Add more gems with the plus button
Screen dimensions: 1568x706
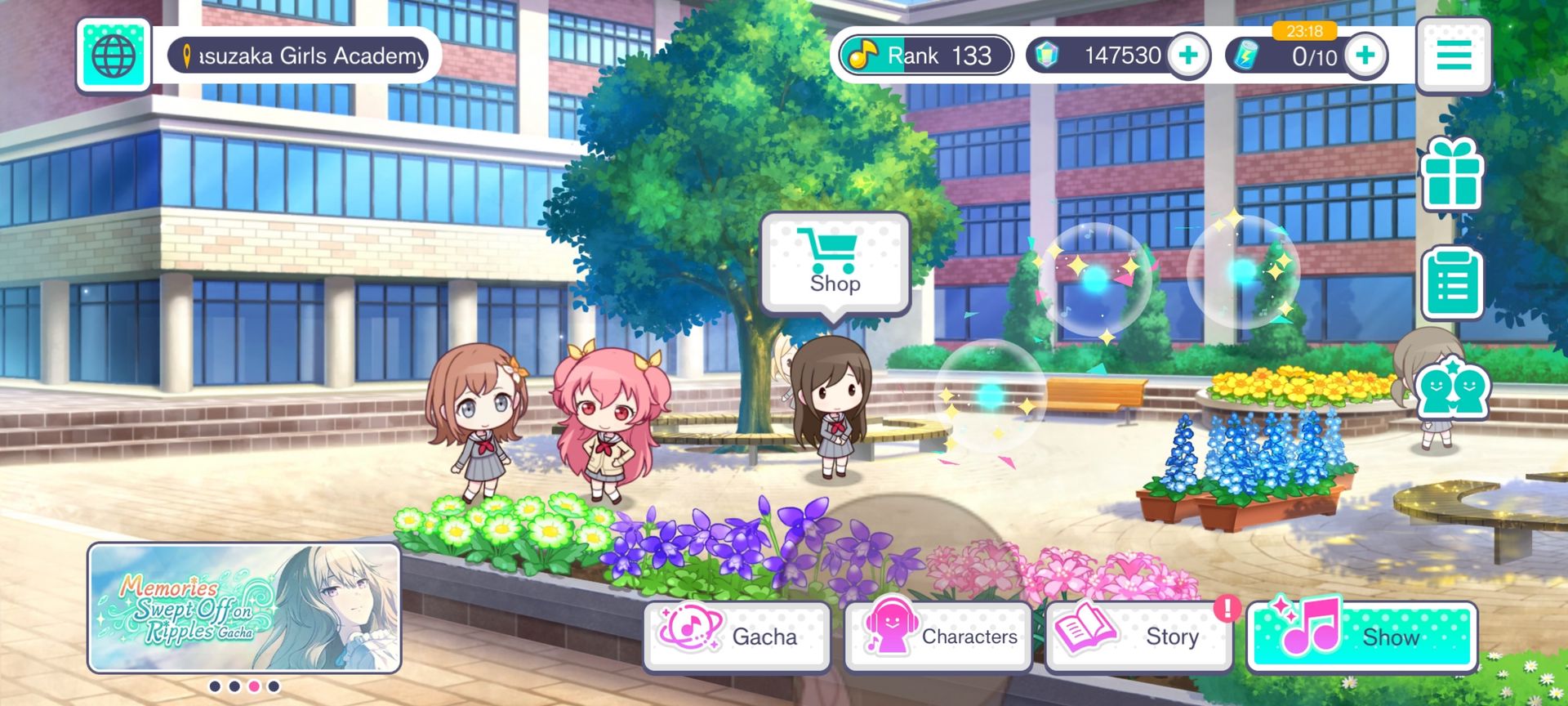[x=1188, y=56]
